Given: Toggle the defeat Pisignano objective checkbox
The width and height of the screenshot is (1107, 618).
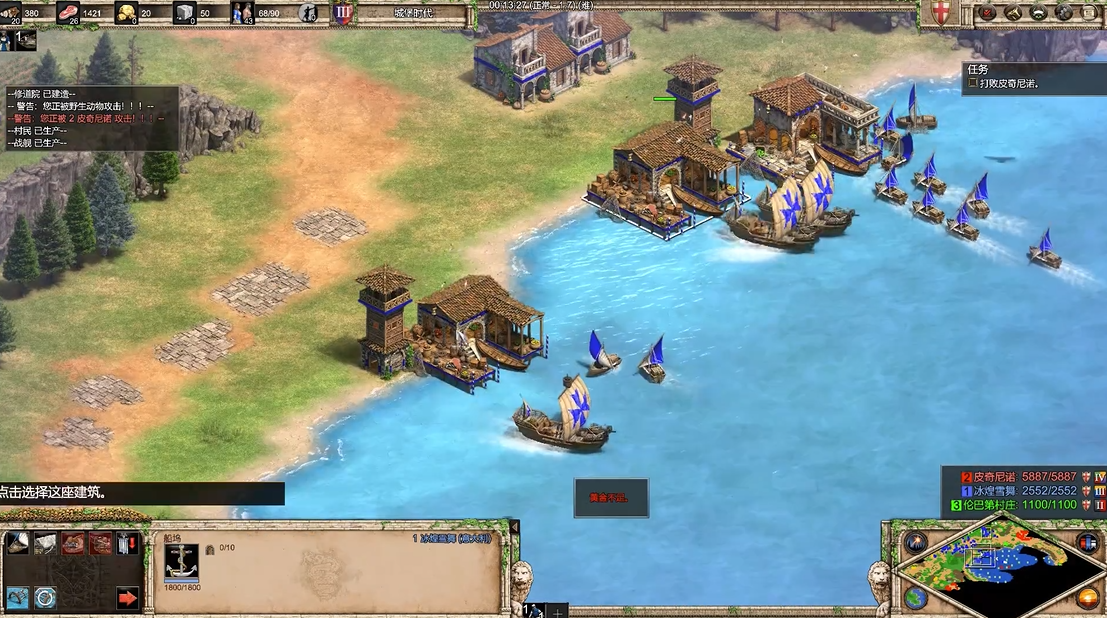Looking at the screenshot, I should (972, 85).
